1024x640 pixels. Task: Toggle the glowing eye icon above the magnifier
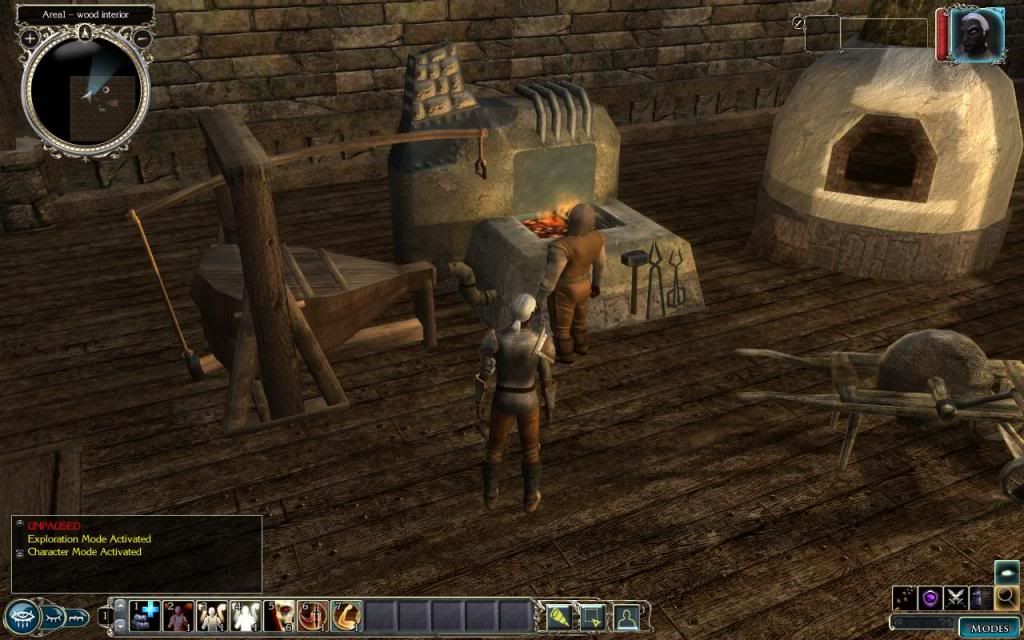[1006, 571]
